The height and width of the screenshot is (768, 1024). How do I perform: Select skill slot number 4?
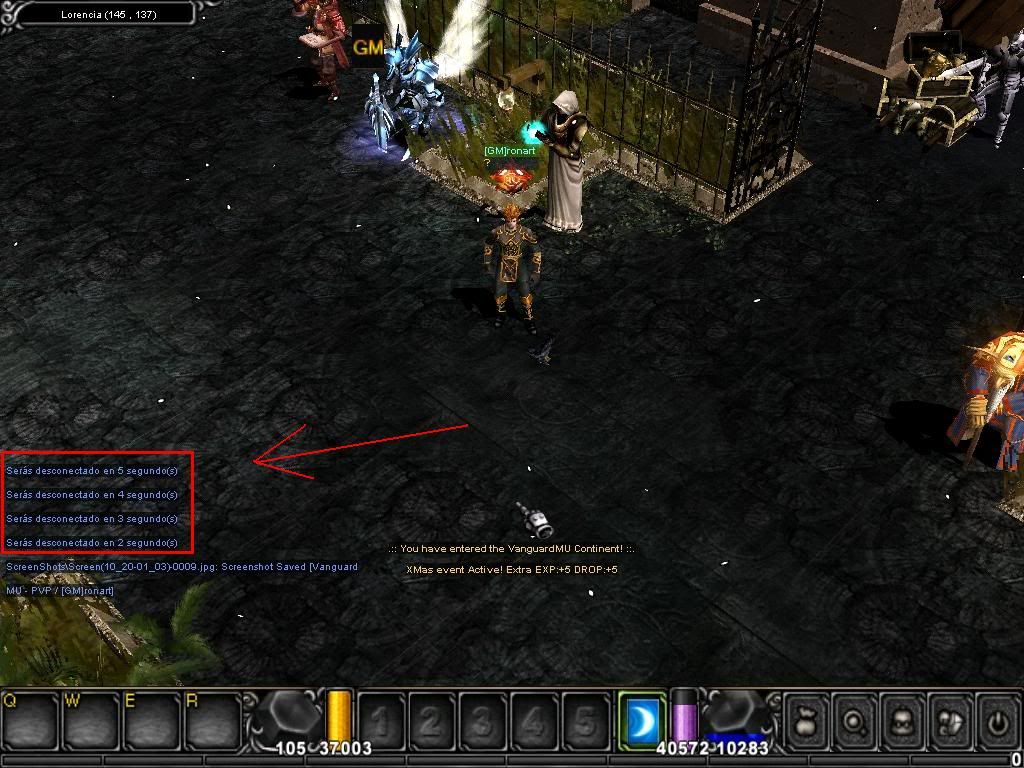[x=534, y=721]
